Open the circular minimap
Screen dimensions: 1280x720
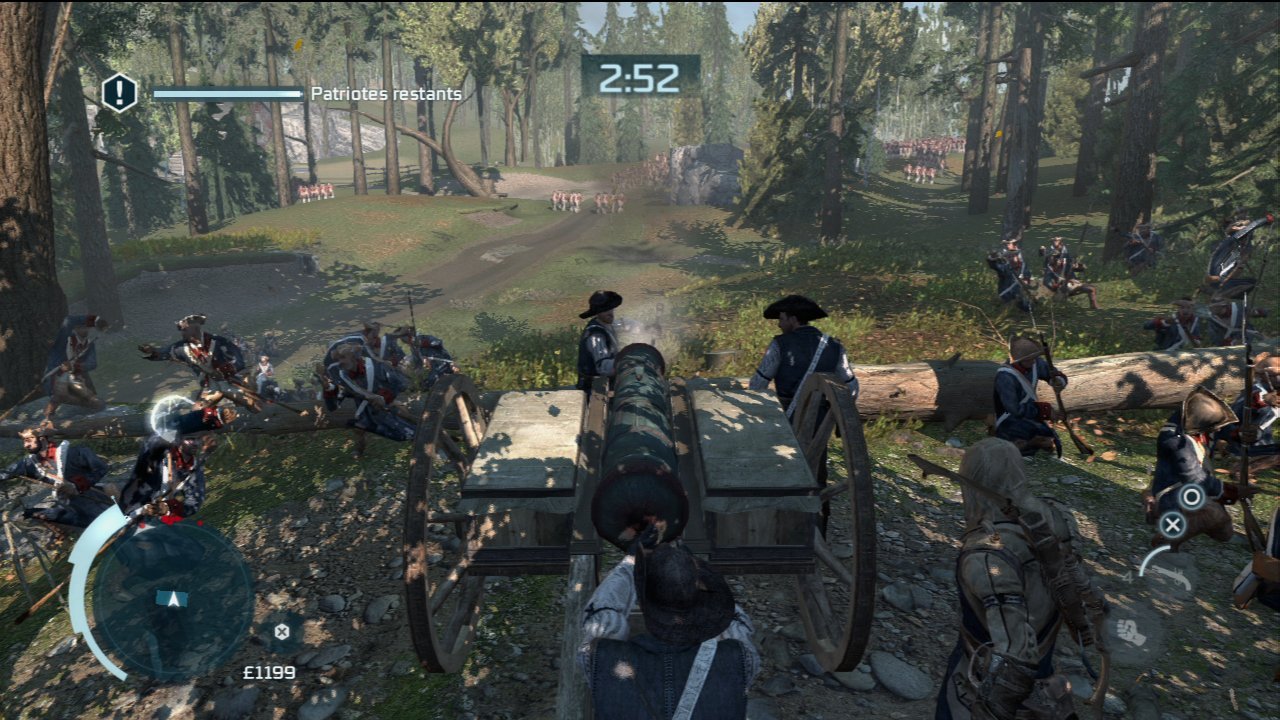pos(172,599)
